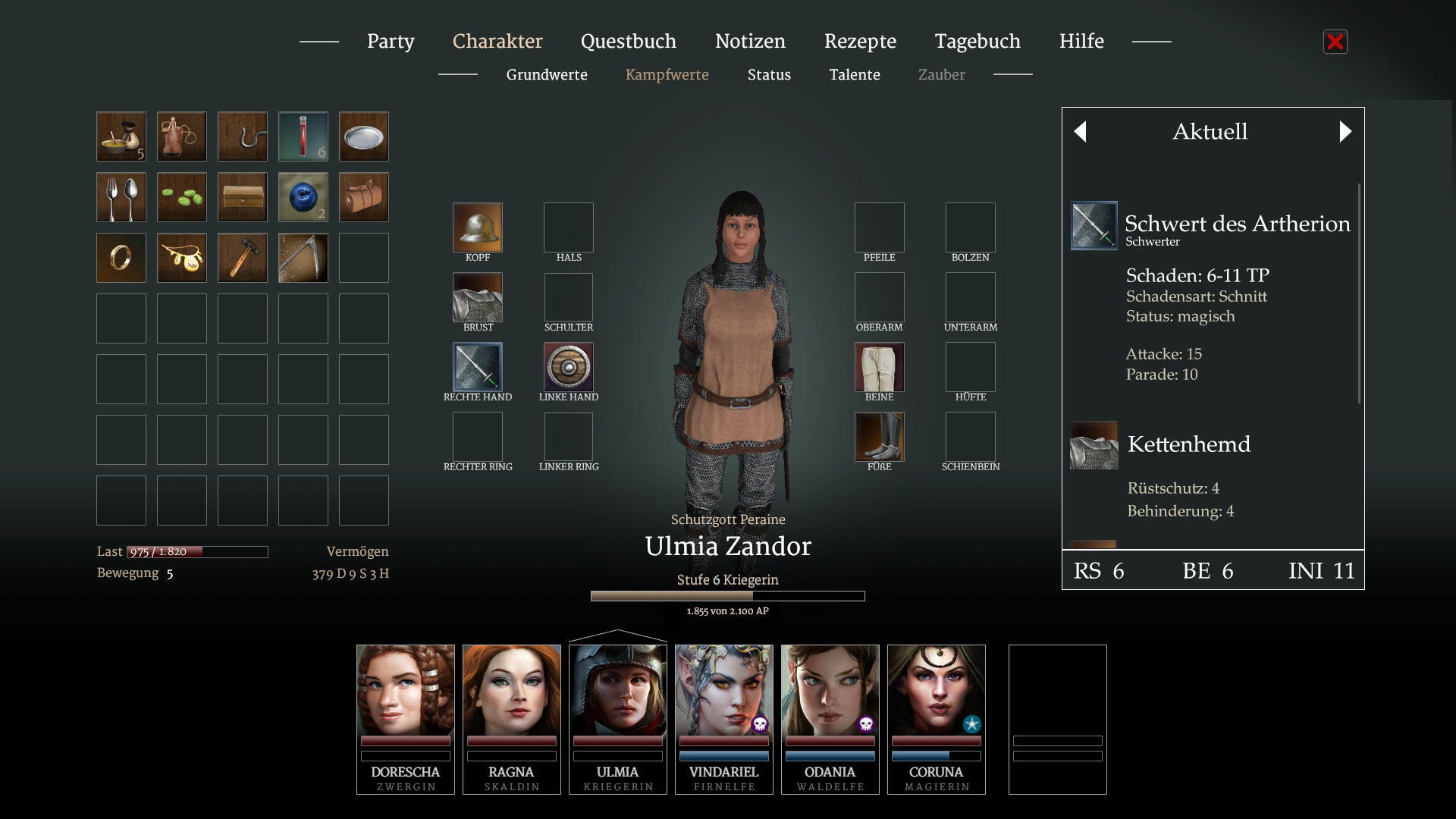This screenshot has height=819, width=1456.
Task: Select the Grundwerte sub-tab
Action: [547, 74]
